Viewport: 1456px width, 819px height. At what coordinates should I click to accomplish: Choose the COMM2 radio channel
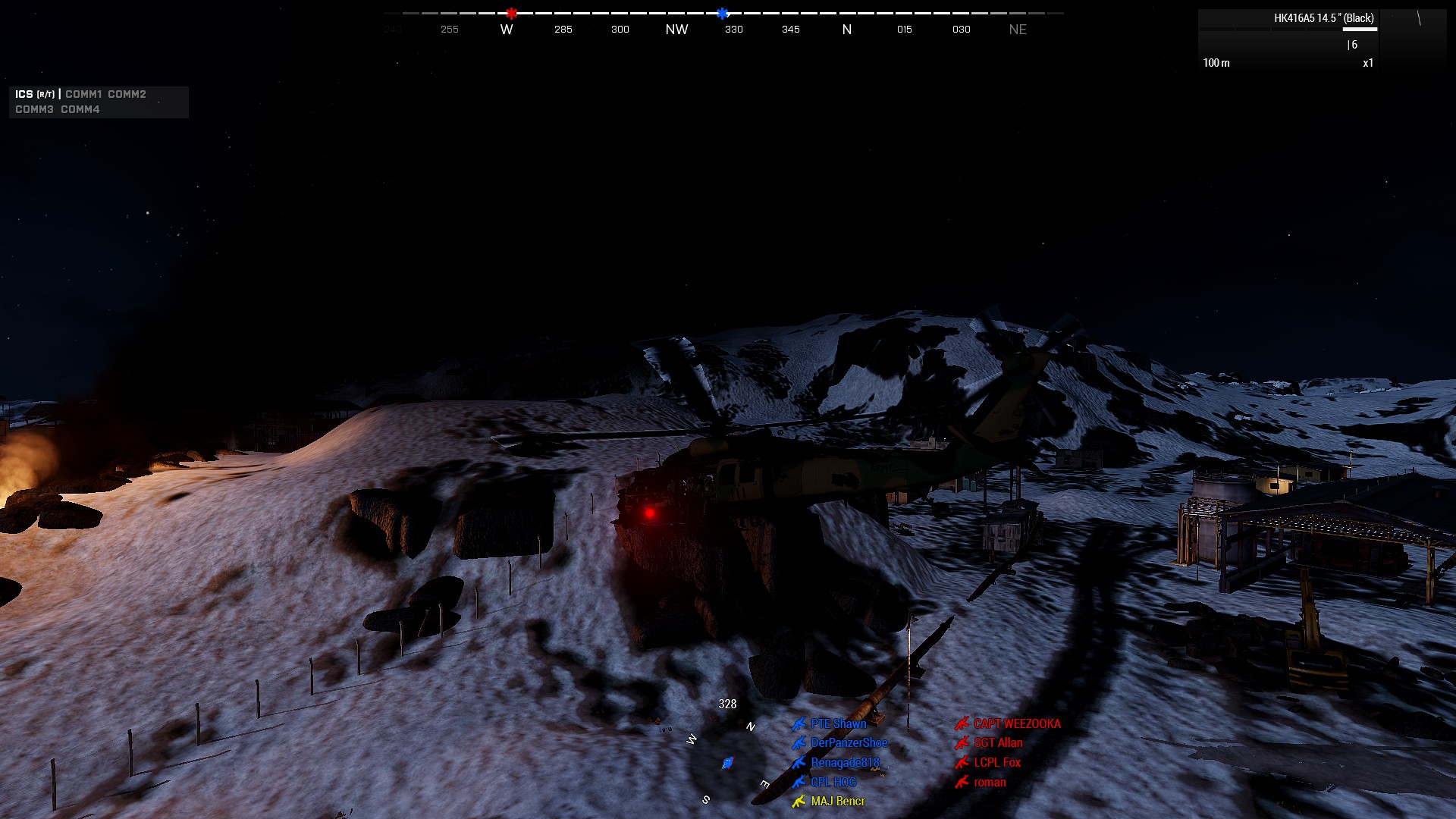click(x=127, y=94)
